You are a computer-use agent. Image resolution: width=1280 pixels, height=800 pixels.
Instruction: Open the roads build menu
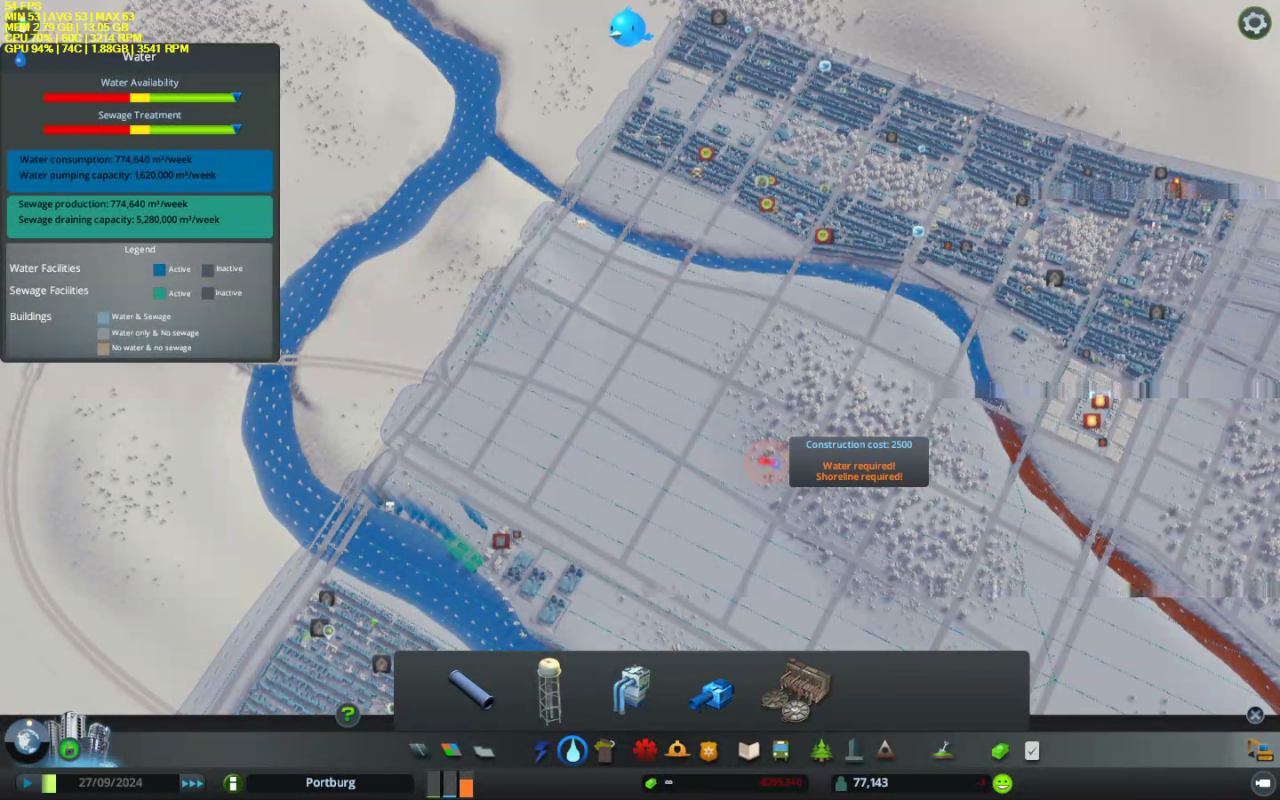click(x=418, y=750)
